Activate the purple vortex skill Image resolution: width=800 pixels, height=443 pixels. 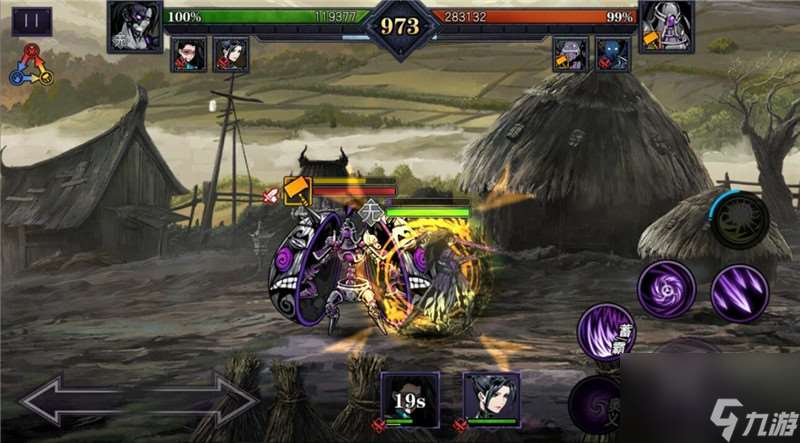coord(667,290)
